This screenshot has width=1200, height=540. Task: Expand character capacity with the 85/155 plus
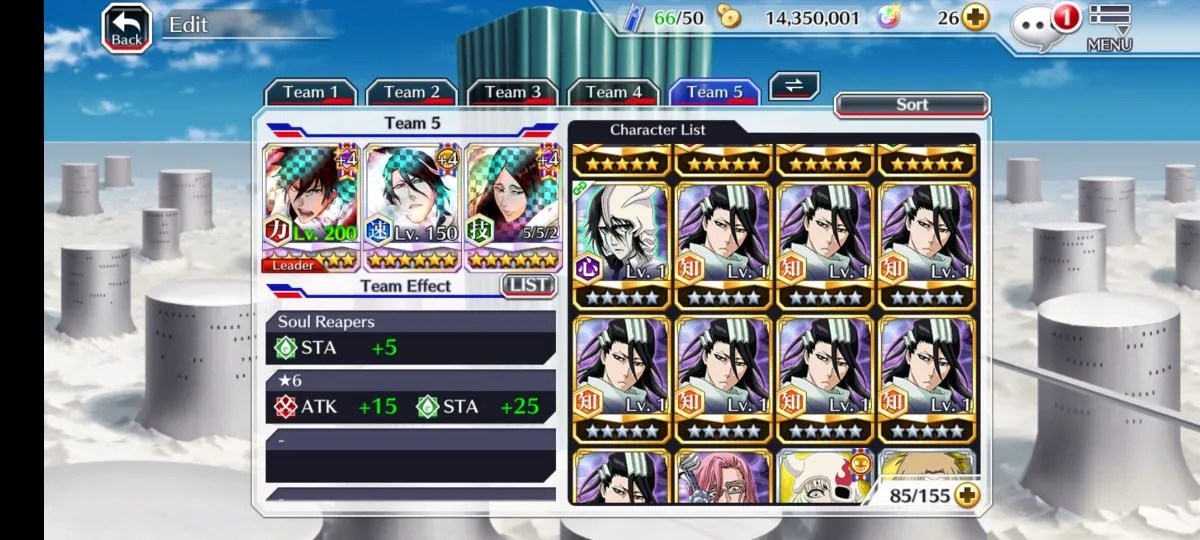coord(965,495)
